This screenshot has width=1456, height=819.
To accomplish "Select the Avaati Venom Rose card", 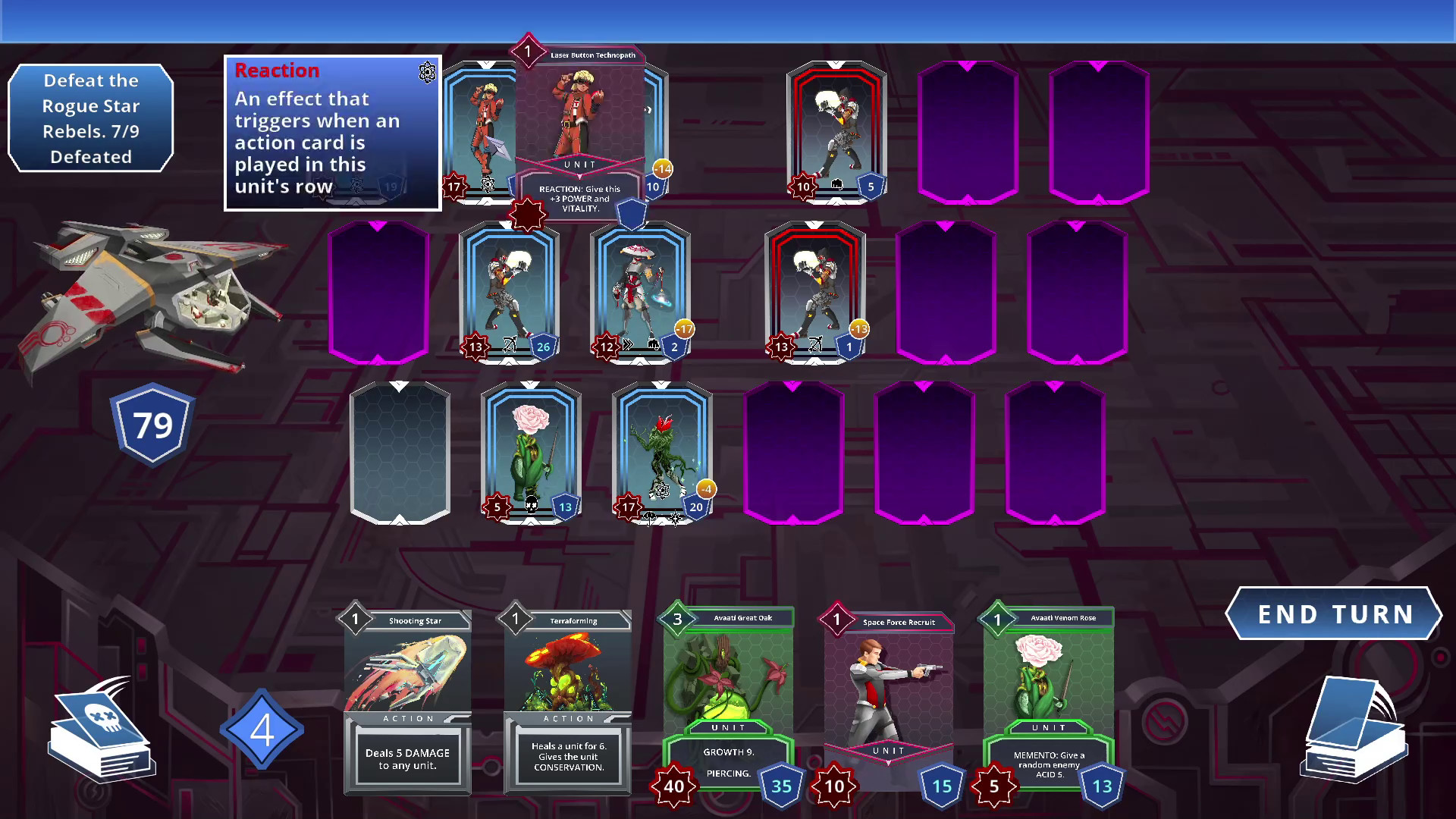I will tap(1048, 698).
